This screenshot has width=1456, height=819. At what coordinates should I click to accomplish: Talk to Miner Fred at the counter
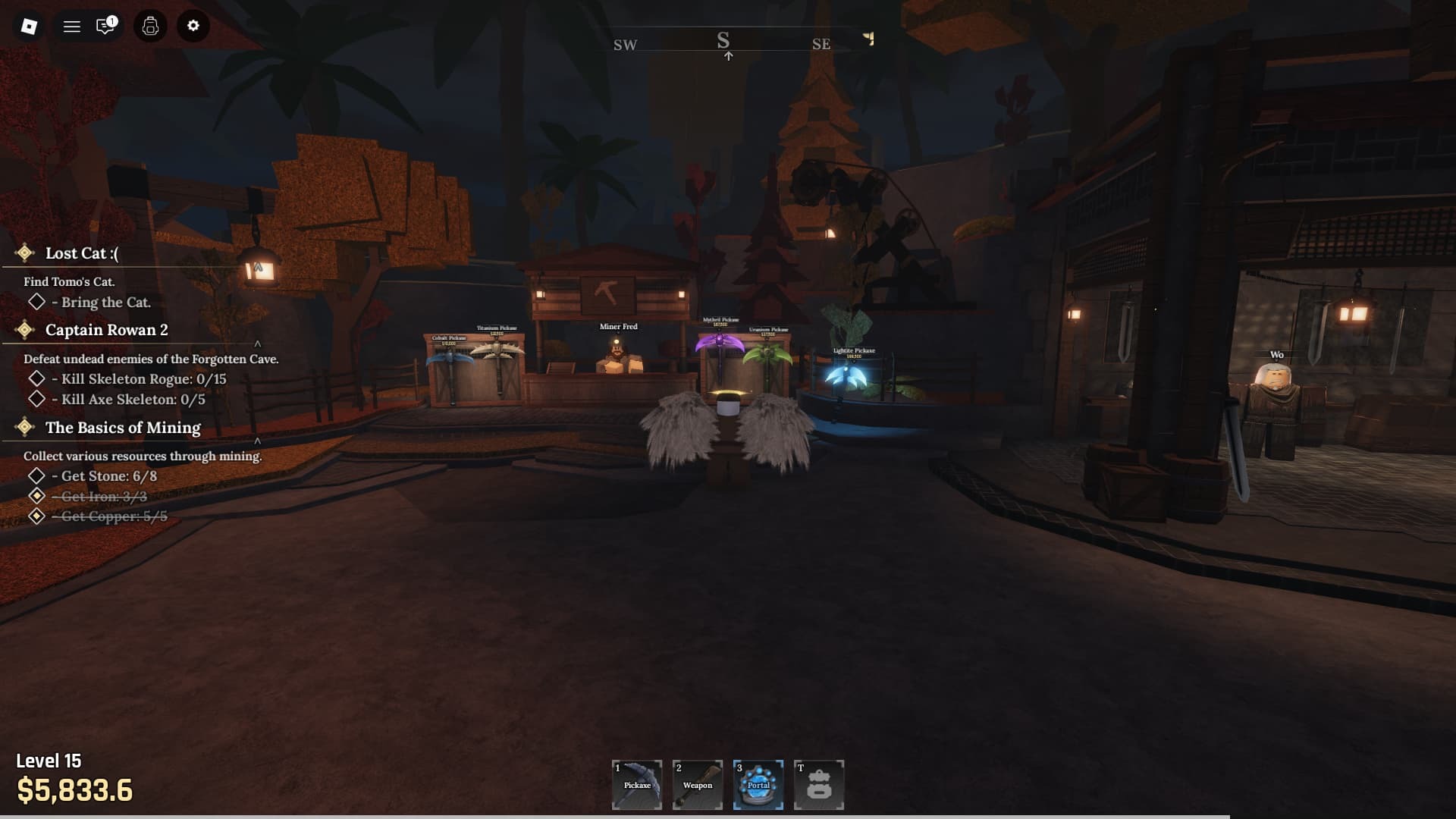618,356
